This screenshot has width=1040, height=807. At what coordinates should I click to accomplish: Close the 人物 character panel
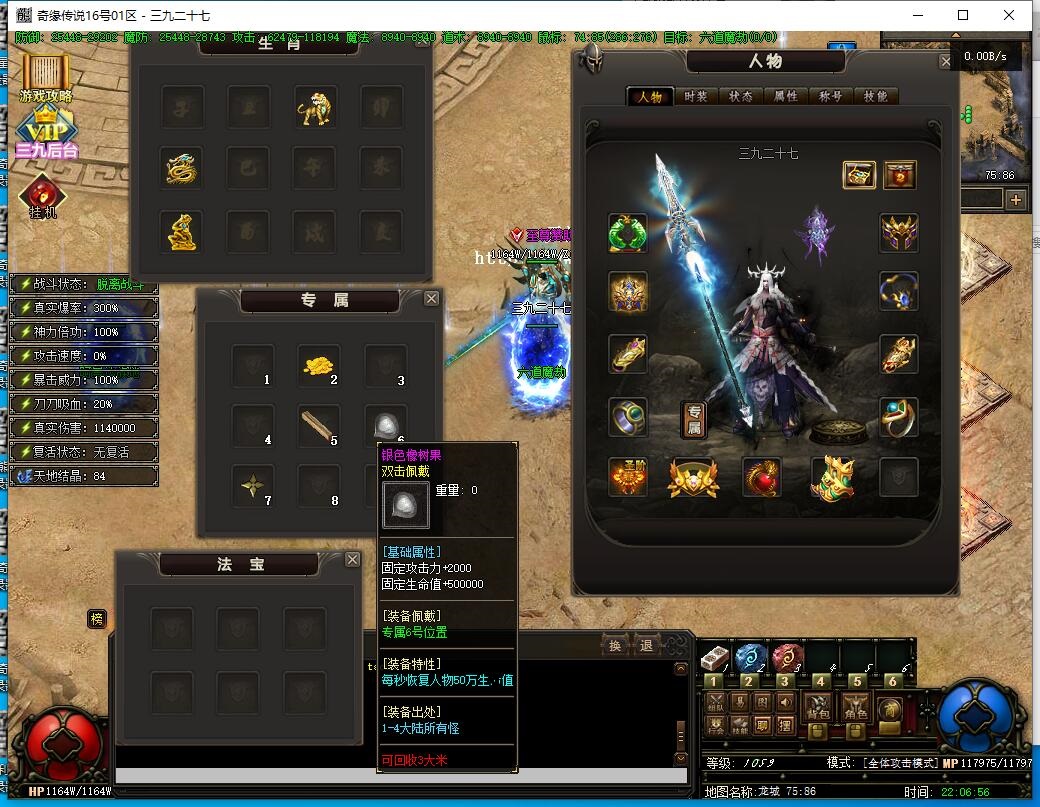click(x=945, y=62)
